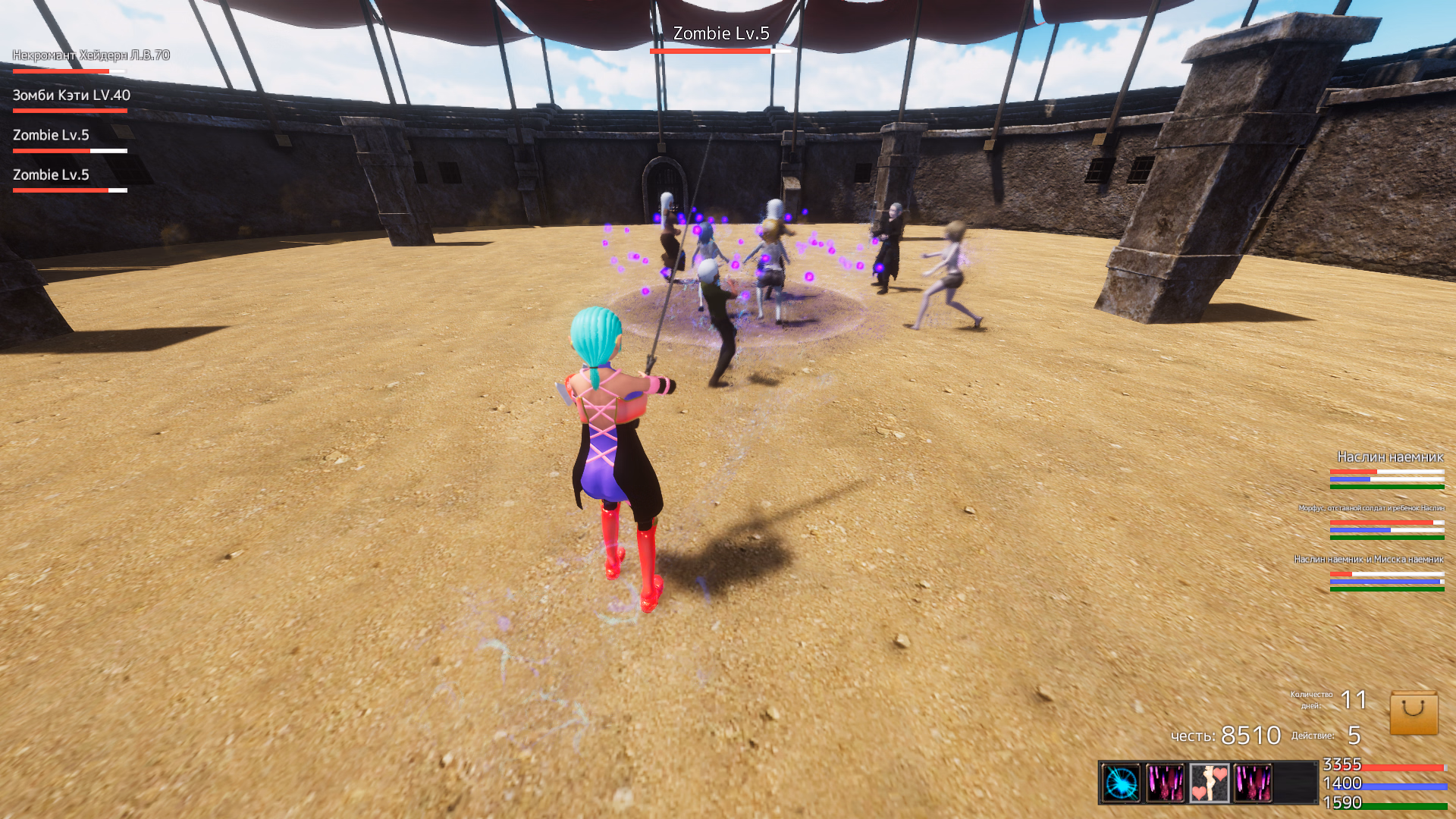Activate the blue energy burst skill

1121,783
